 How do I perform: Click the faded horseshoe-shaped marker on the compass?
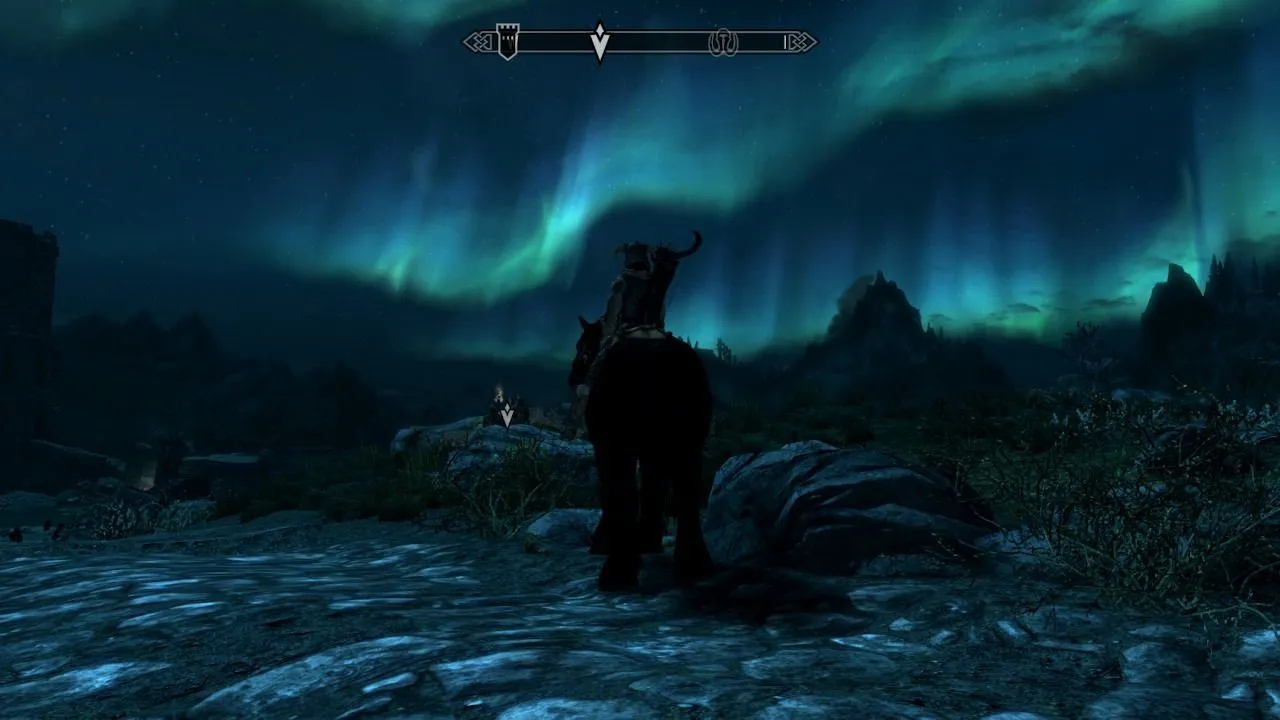pos(722,42)
